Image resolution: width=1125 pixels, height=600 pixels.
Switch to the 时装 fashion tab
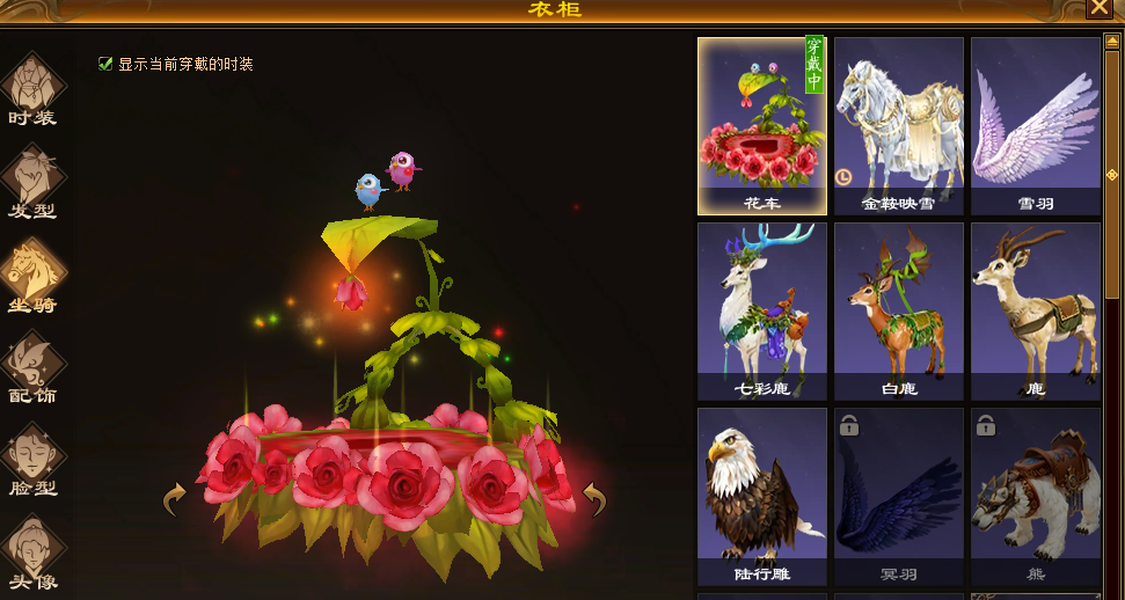click(x=33, y=89)
